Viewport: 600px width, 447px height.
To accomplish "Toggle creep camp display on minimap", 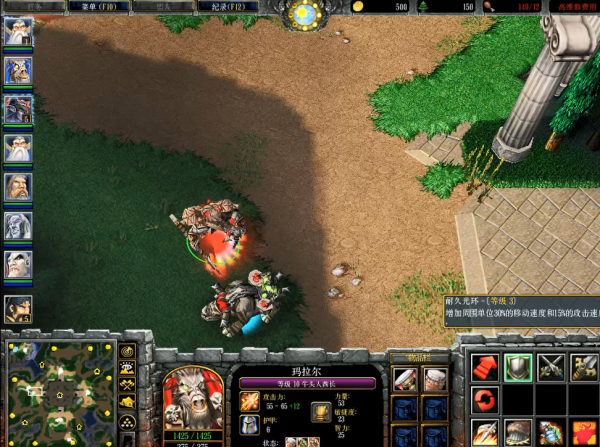I will tap(127, 402).
